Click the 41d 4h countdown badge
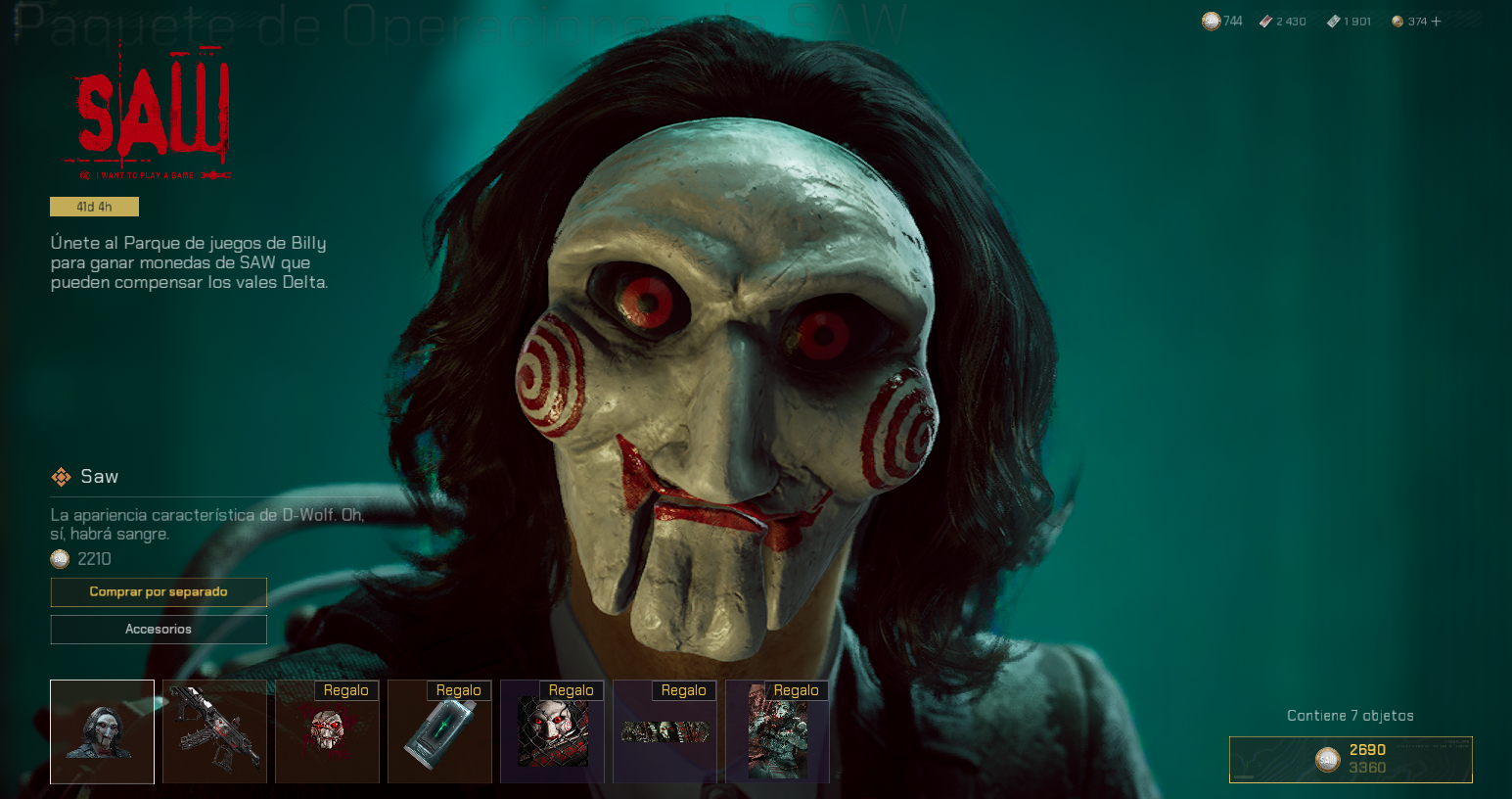This screenshot has width=1512, height=799. click(93, 207)
